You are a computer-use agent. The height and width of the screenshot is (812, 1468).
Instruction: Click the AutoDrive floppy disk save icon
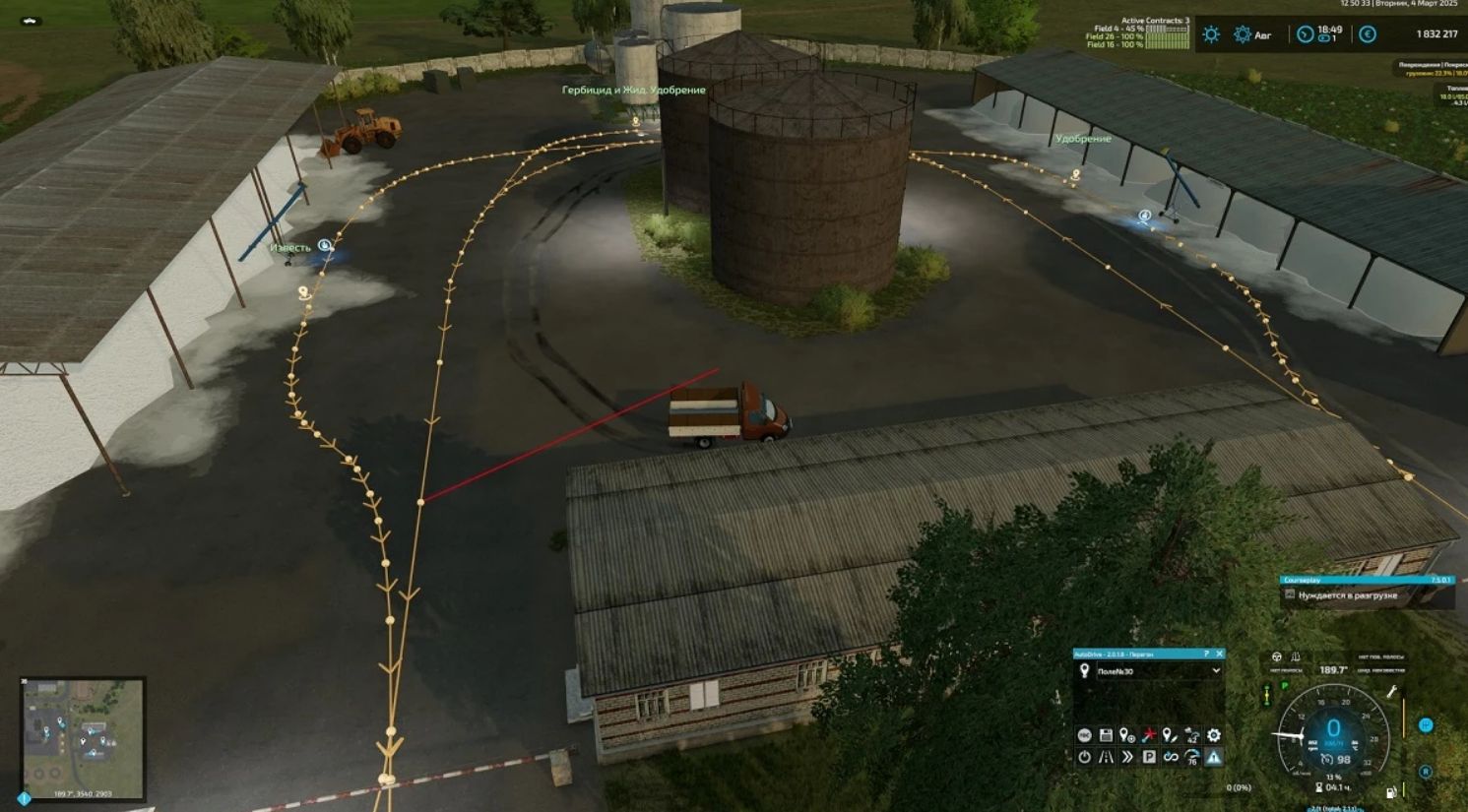[x=1106, y=735]
